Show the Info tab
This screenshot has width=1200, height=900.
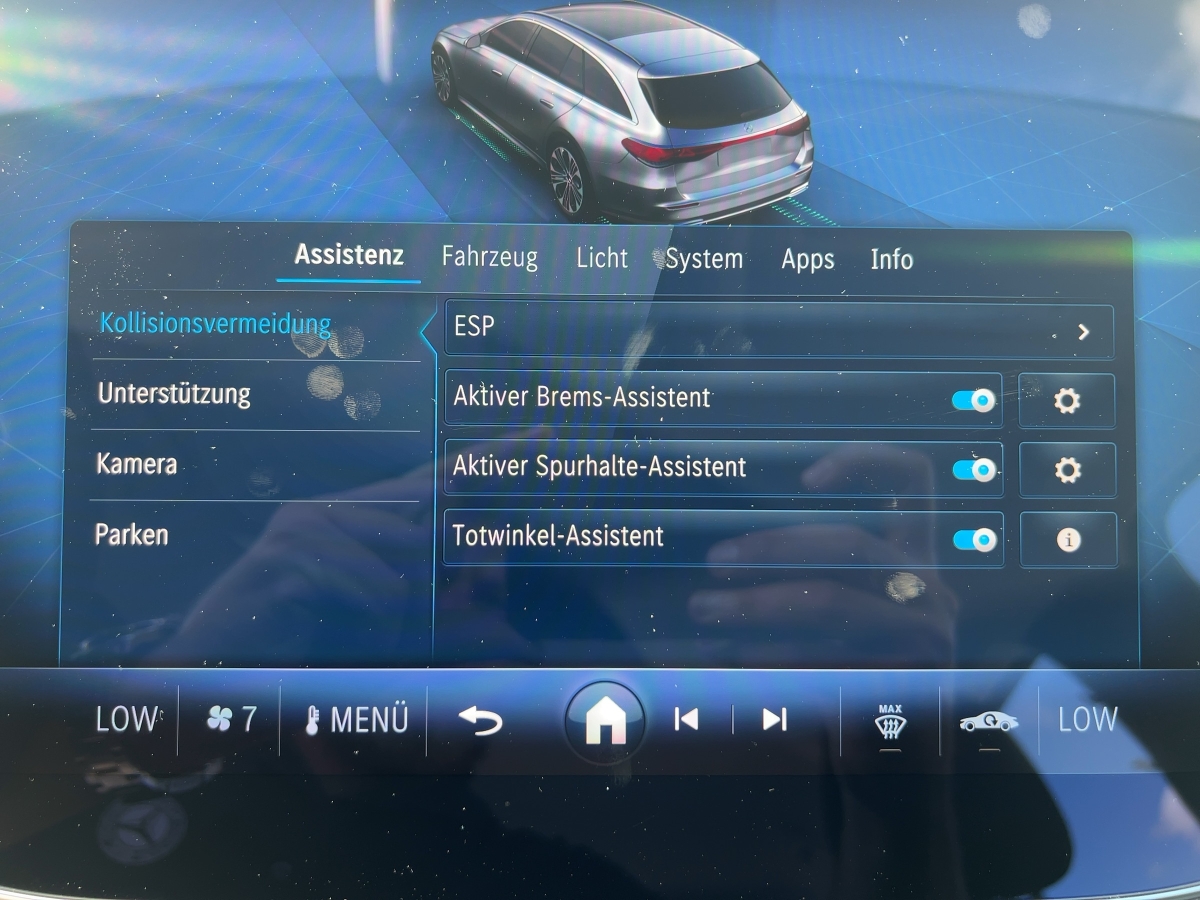891,259
